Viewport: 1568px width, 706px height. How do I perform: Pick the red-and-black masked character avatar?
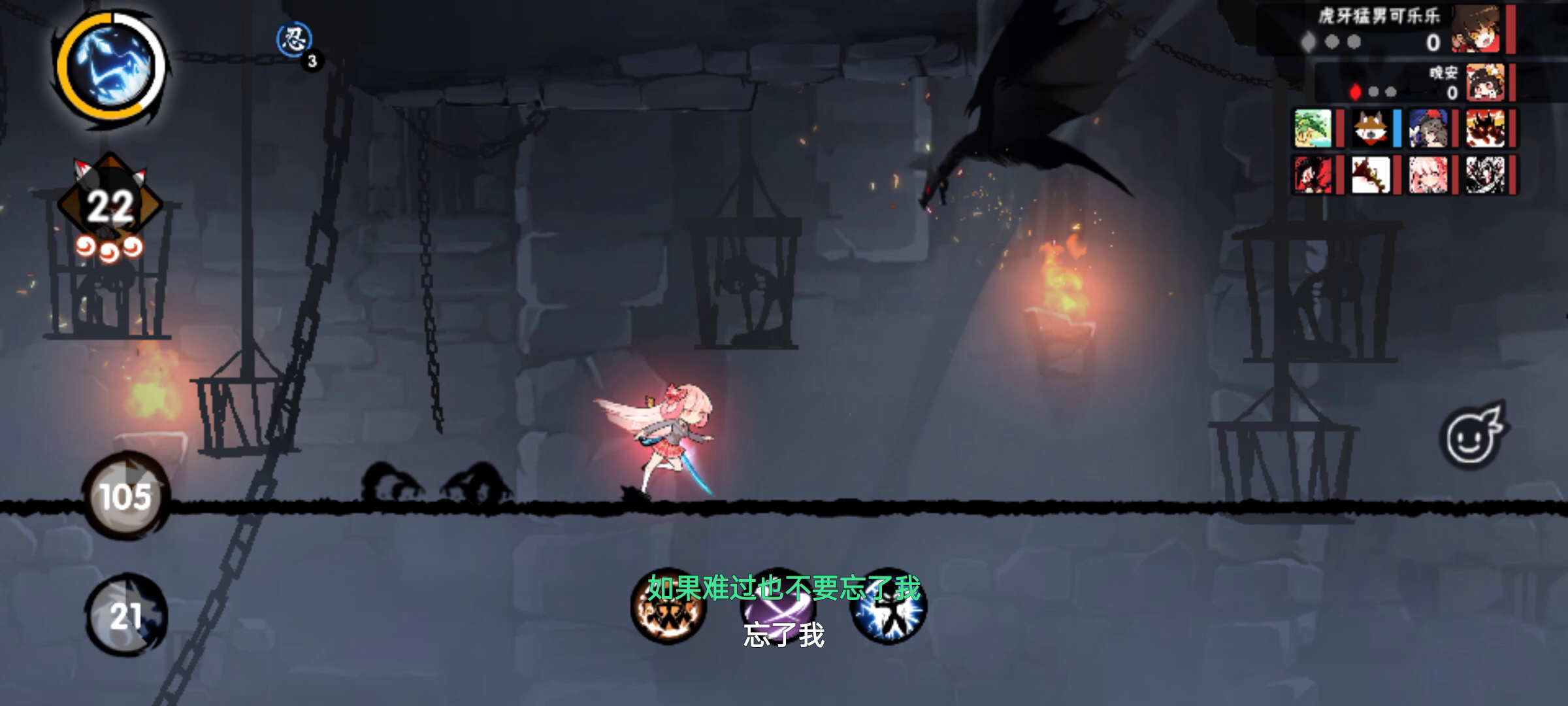pyautogui.click(x=1313, y=175)
